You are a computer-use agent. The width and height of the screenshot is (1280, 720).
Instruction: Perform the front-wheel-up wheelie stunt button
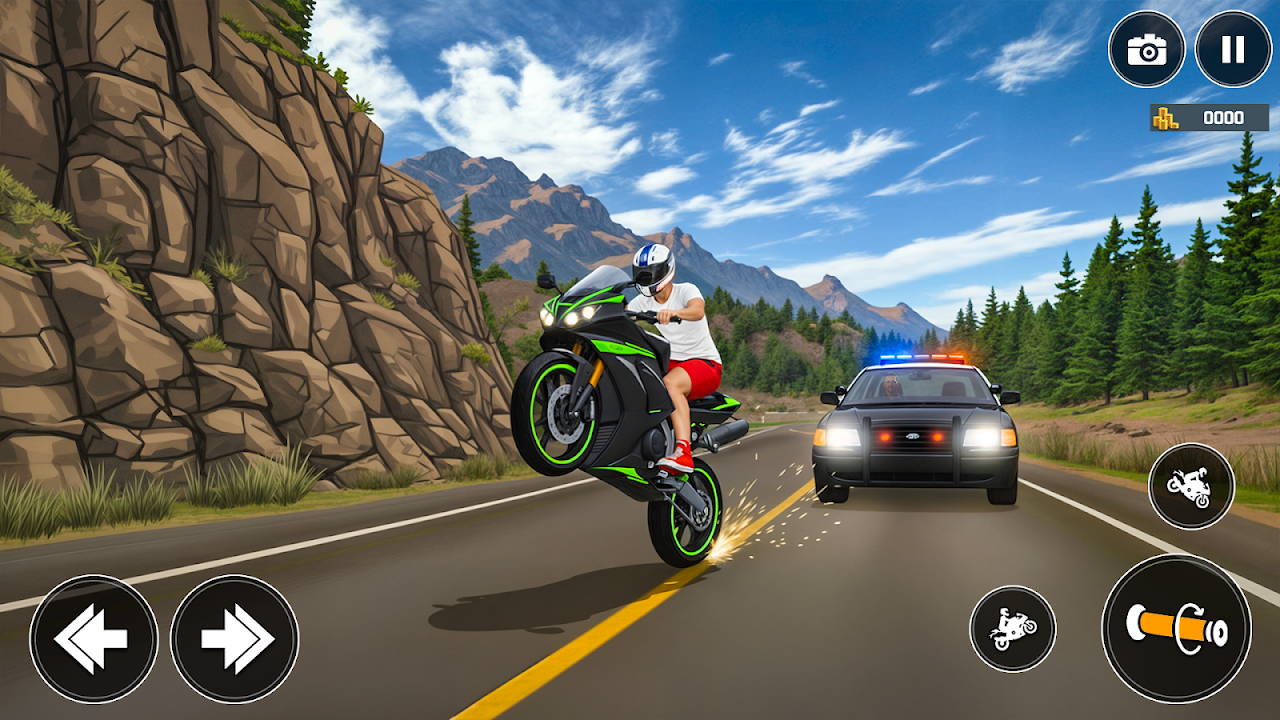coord(1013,629)
